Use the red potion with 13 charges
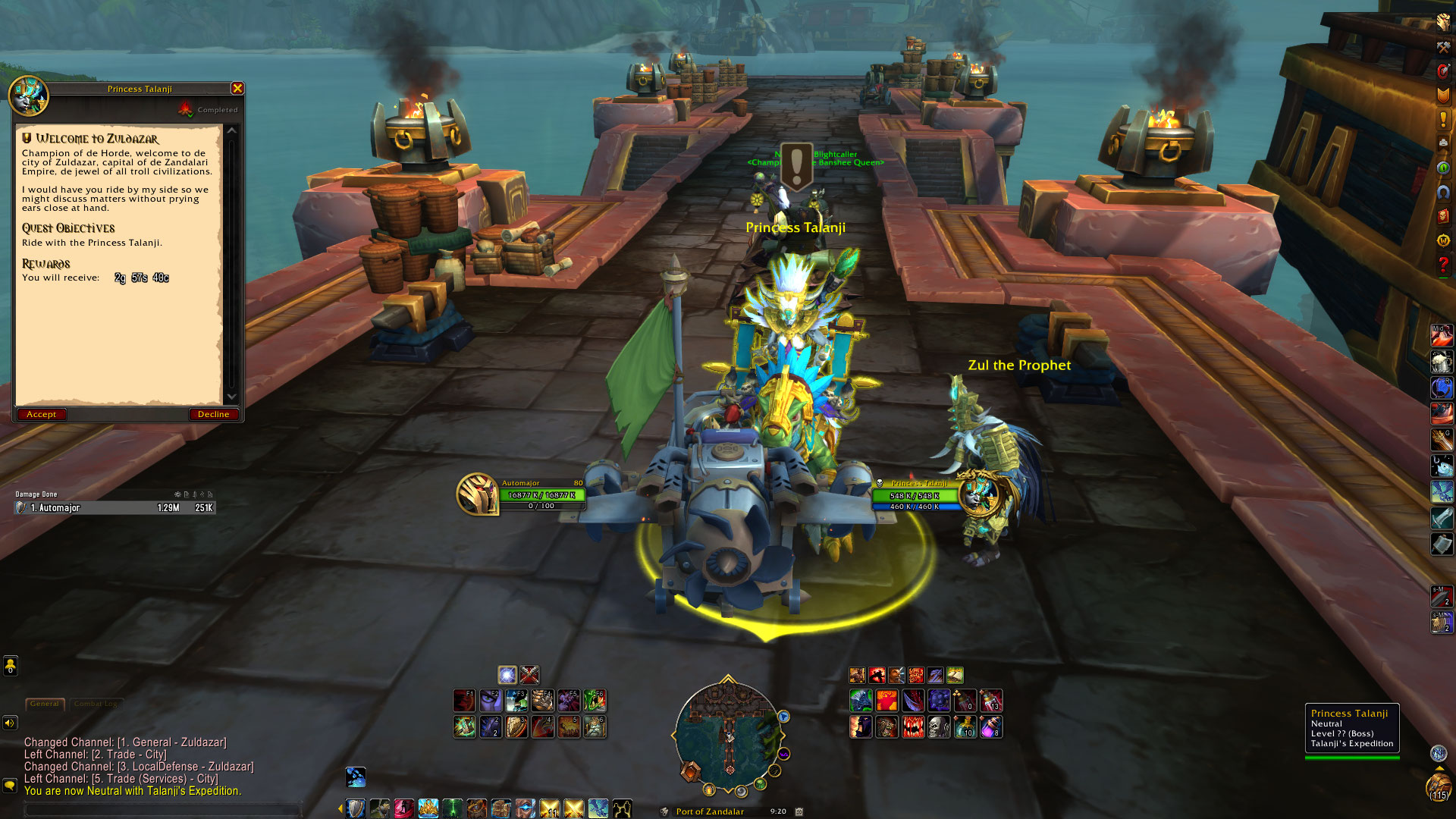The image size is (1456, 819). pos(990,701)
